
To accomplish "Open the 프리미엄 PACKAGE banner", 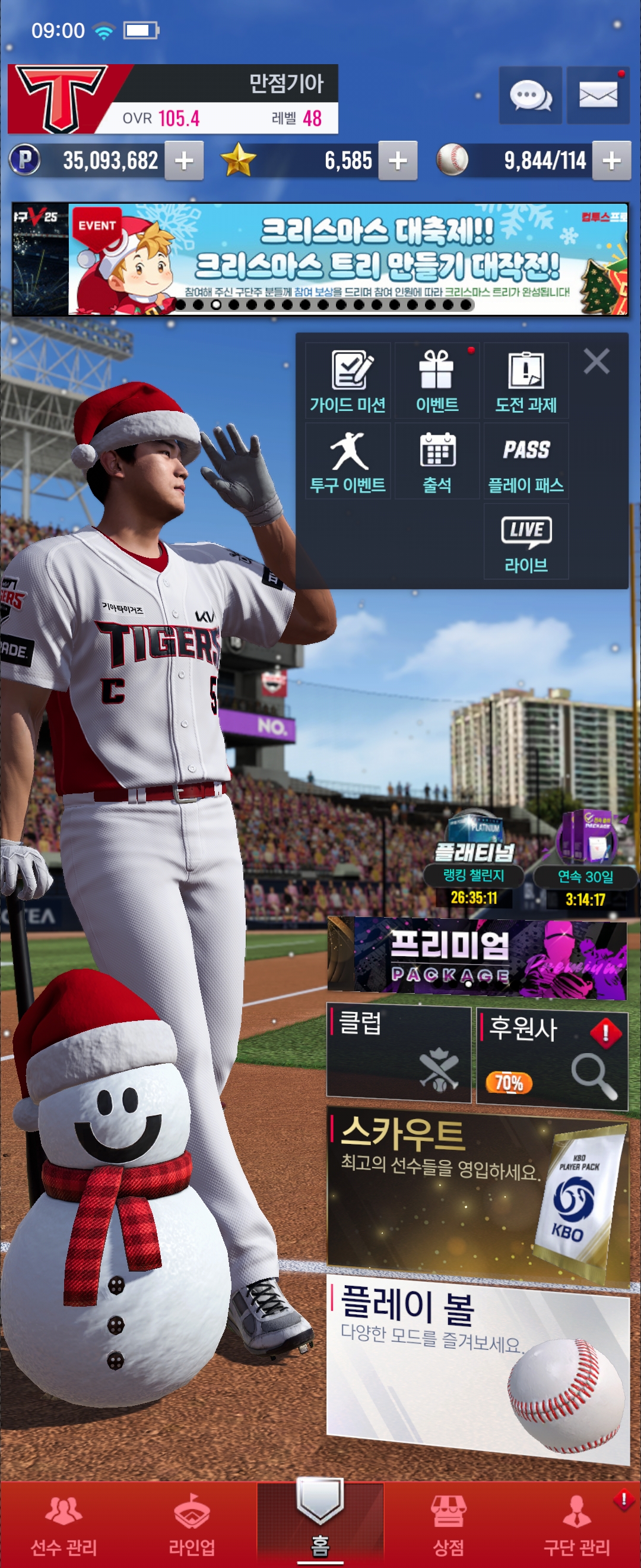I will (x=477, y=957).
